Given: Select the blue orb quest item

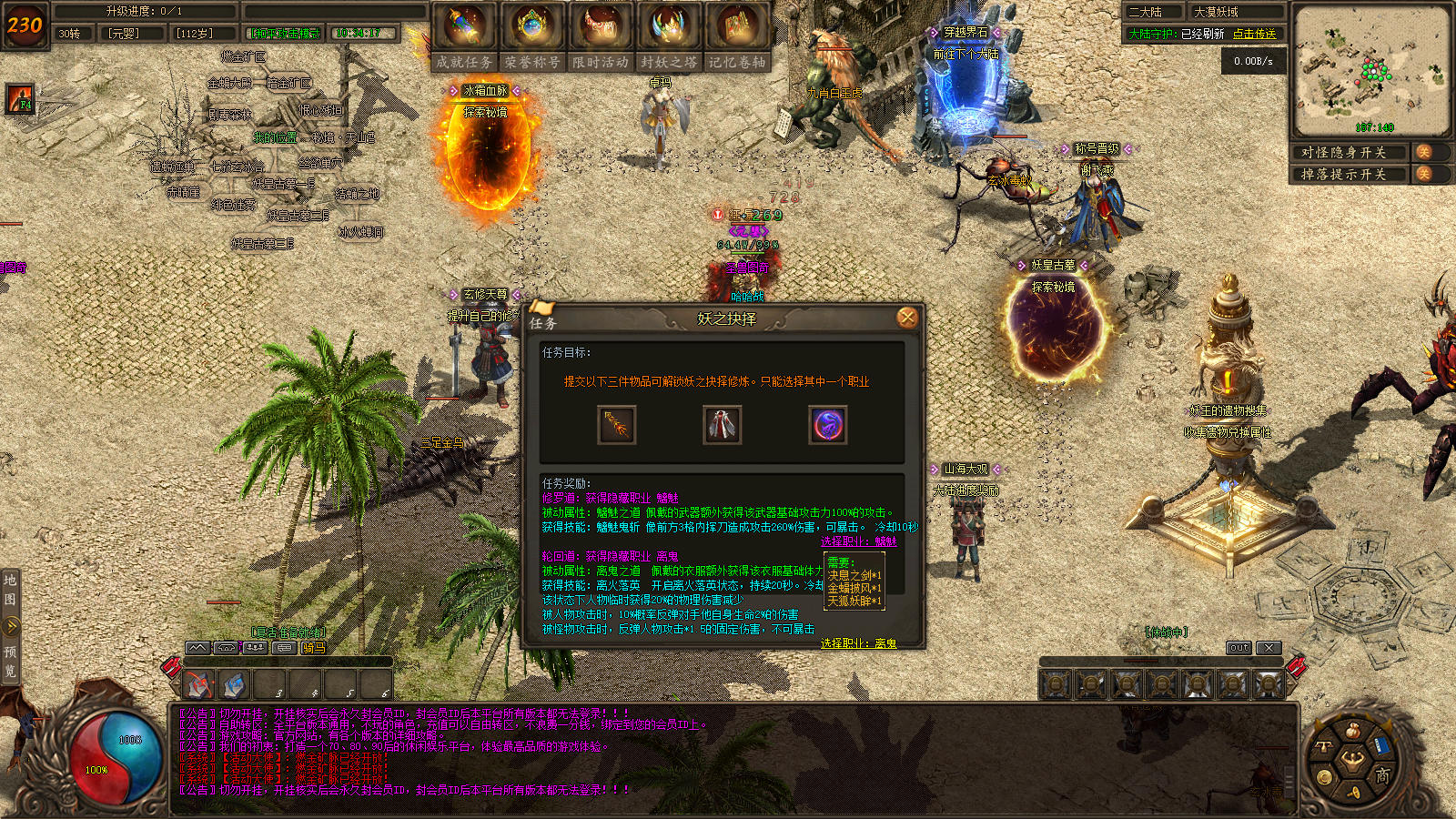Looking at the screenshot, I should click(828, 425).
